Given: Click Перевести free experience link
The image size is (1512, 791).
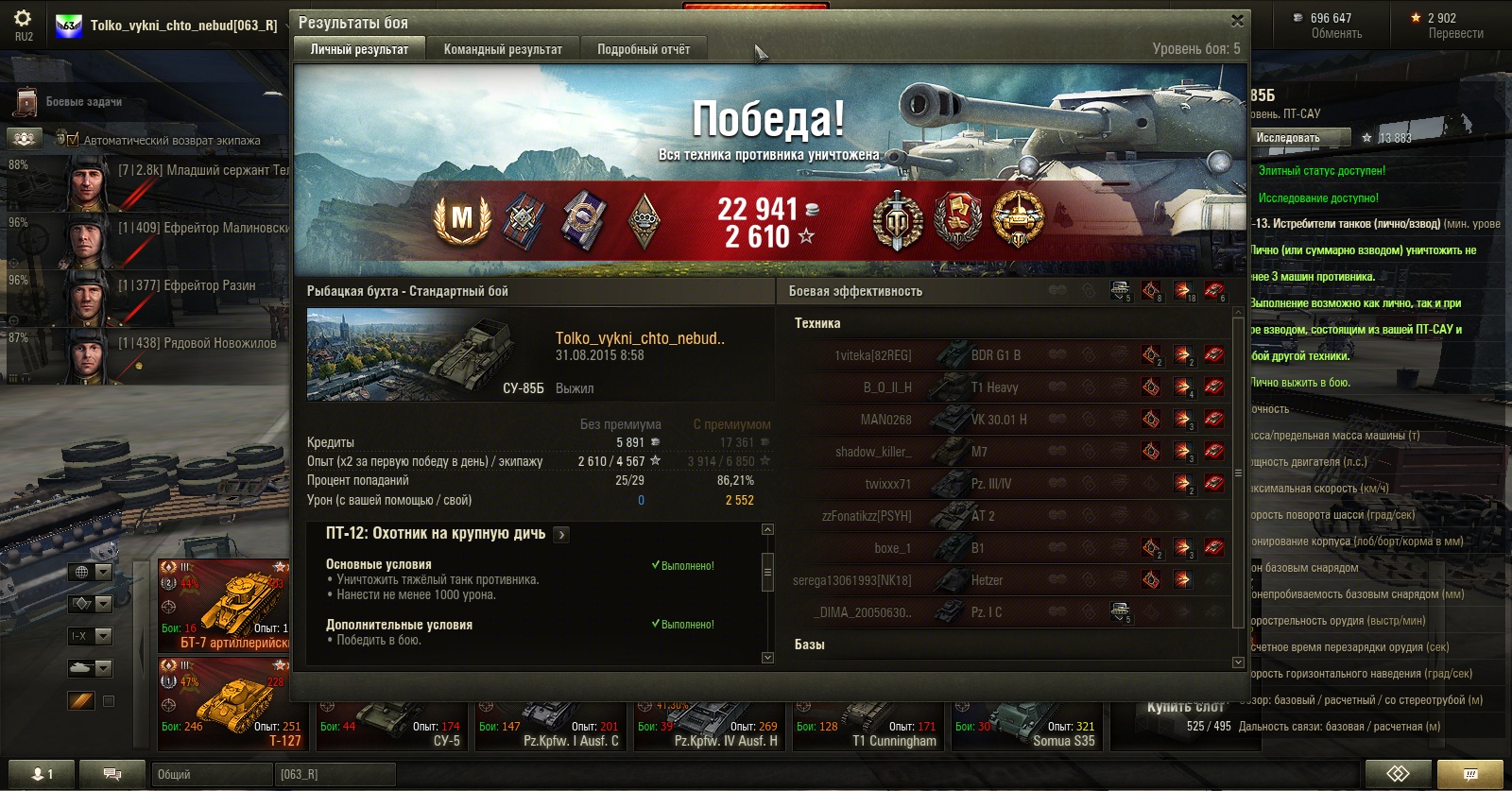Looking at the screenshot, I should point(1455,34).
